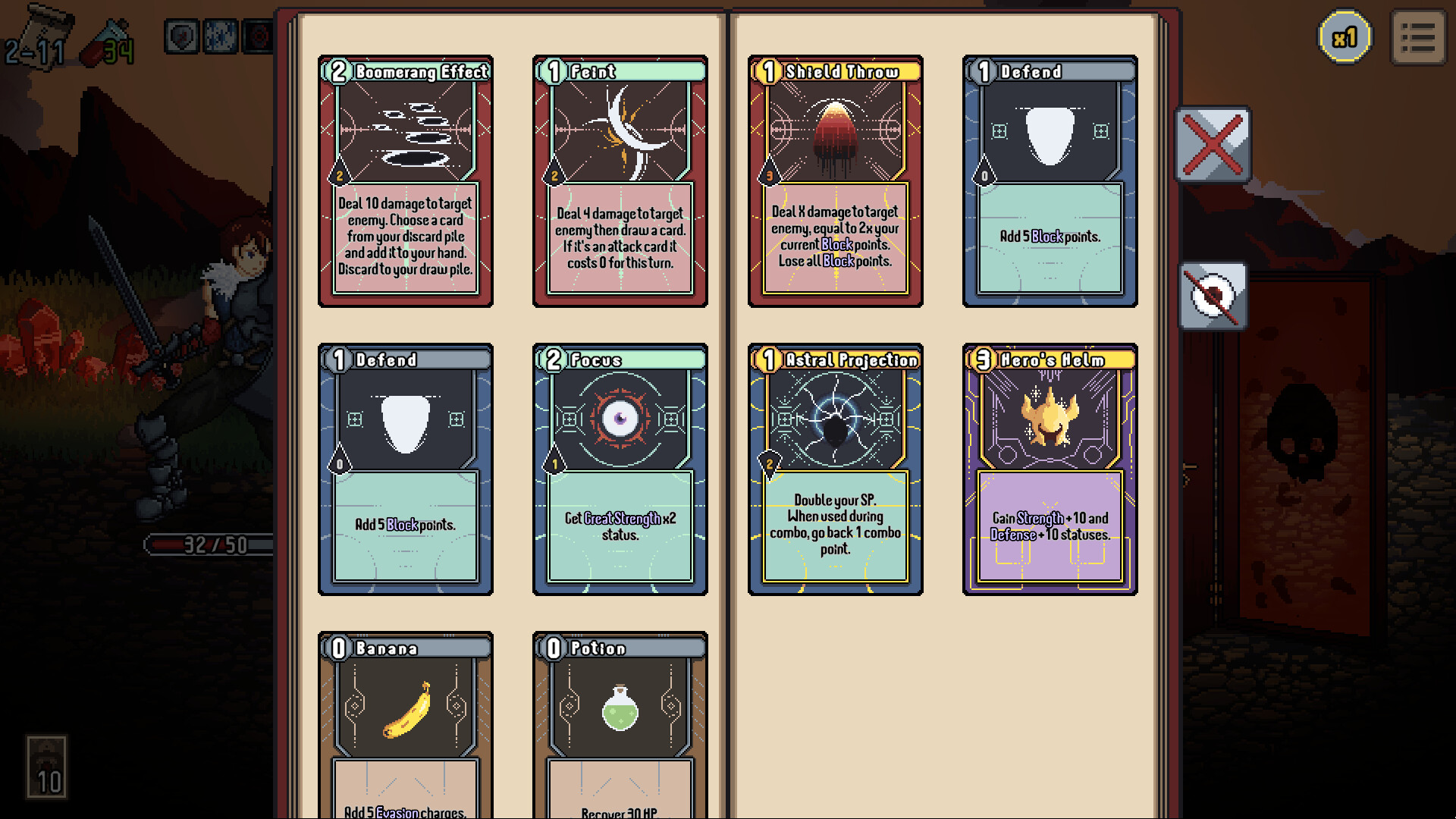Viewport: 1456px width, 819px height.
Task: Open the deck list icon at top right
Action: (1417, 37)
